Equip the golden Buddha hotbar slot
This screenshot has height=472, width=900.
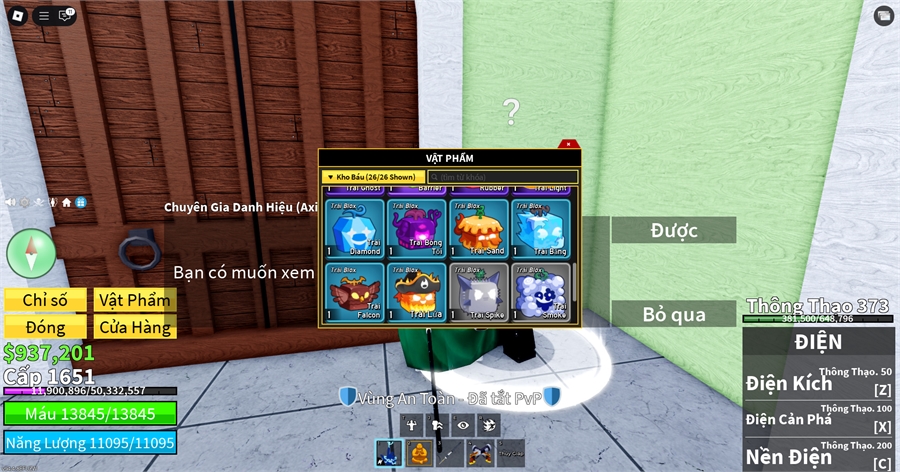[418, 453]
